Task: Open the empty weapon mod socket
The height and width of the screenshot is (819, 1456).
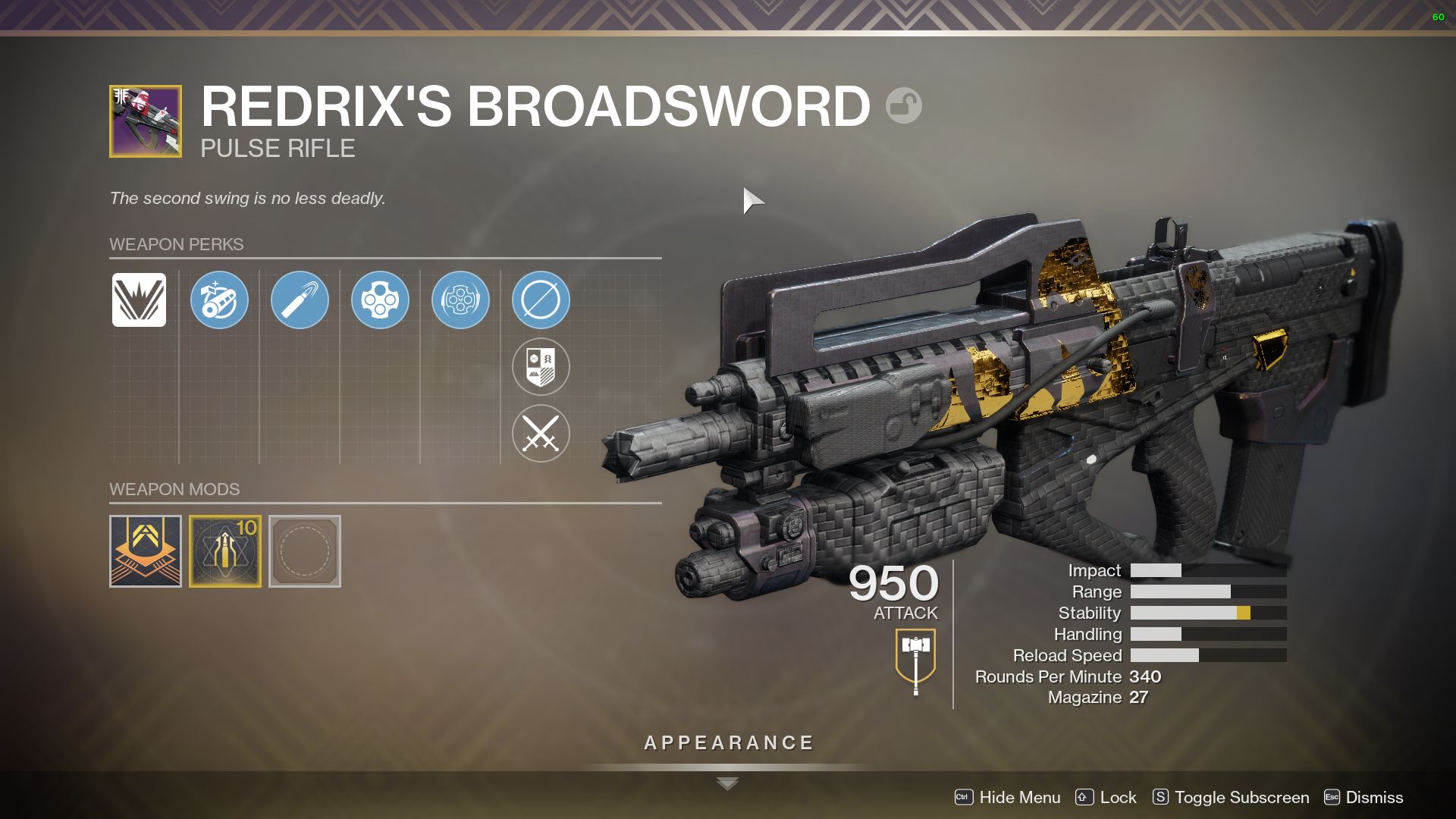Action: click(x=305, y=551)
